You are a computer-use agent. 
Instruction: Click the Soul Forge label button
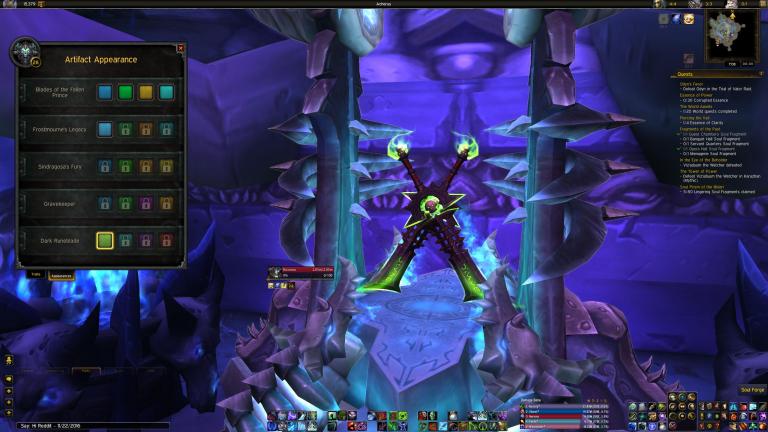click(x=752, y=389)
